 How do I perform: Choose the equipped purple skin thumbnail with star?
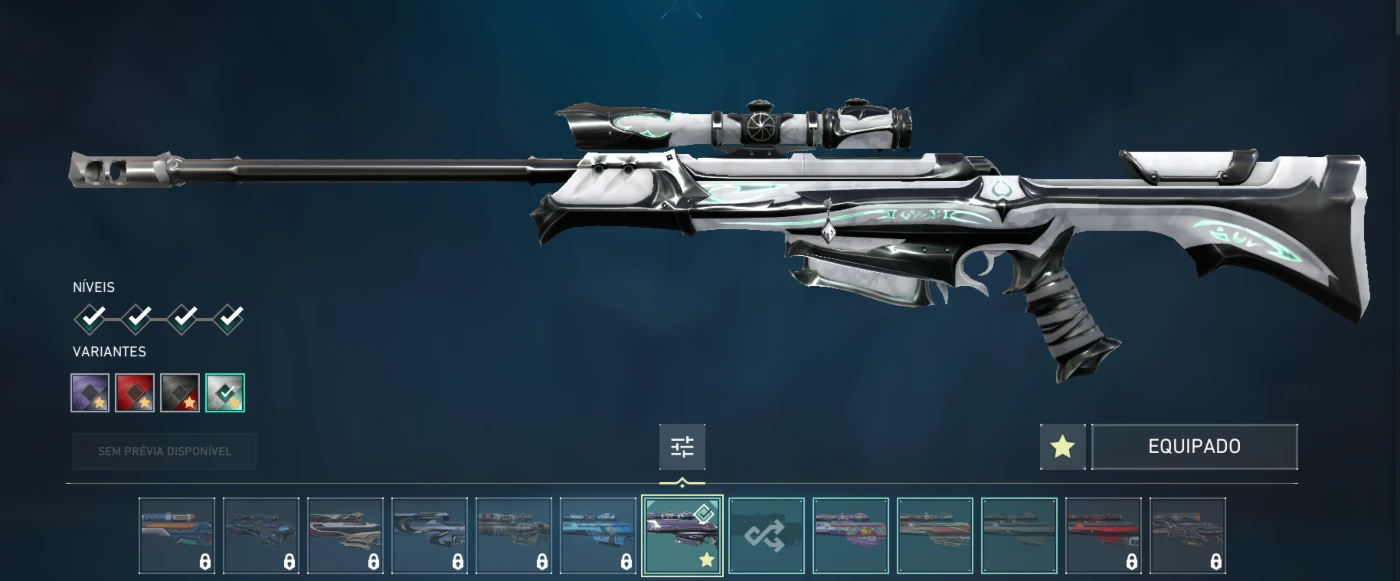click(x=682, y=536)
